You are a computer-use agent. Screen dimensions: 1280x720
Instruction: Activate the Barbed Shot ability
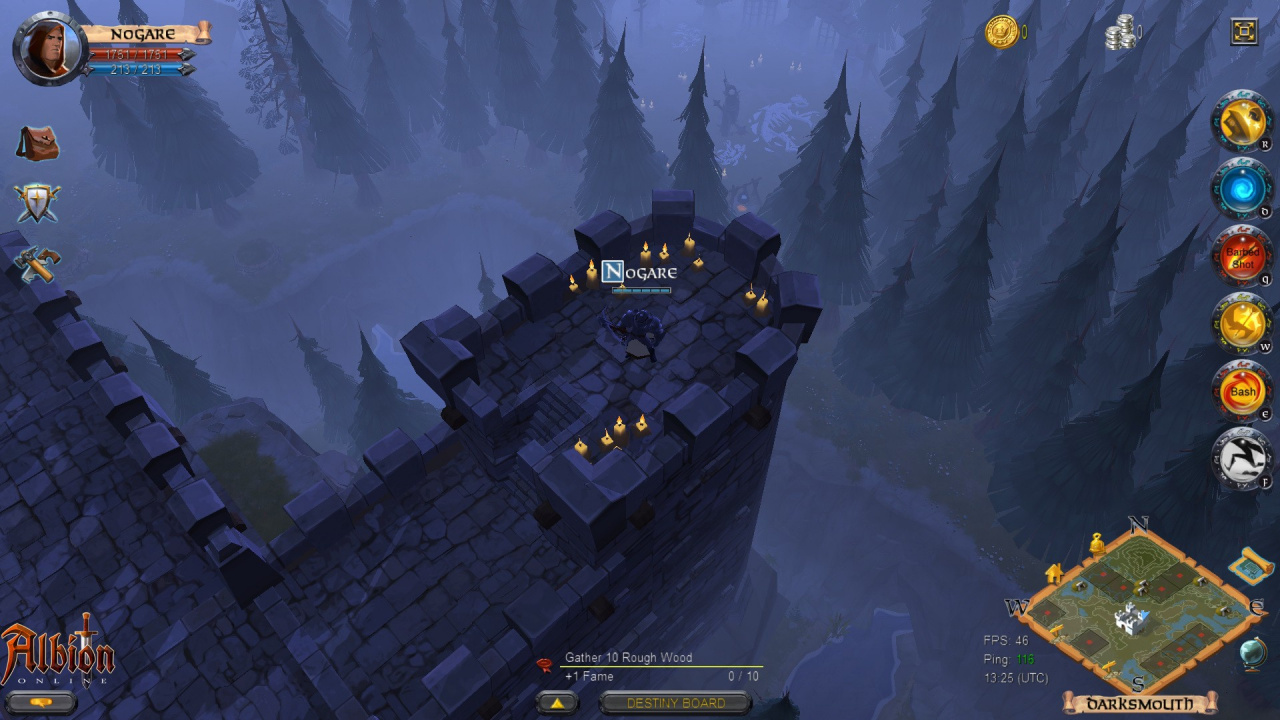1242,257
